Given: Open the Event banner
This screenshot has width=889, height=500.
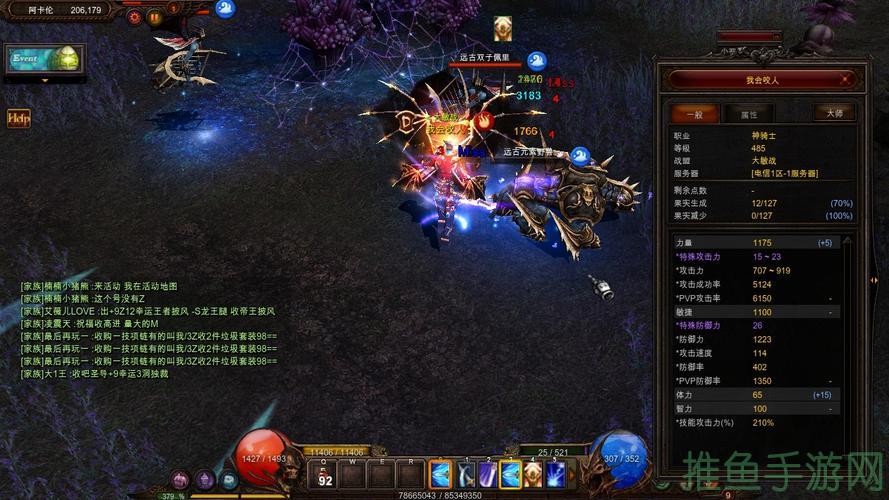Looking at the screenshot, I should [44, 58].
